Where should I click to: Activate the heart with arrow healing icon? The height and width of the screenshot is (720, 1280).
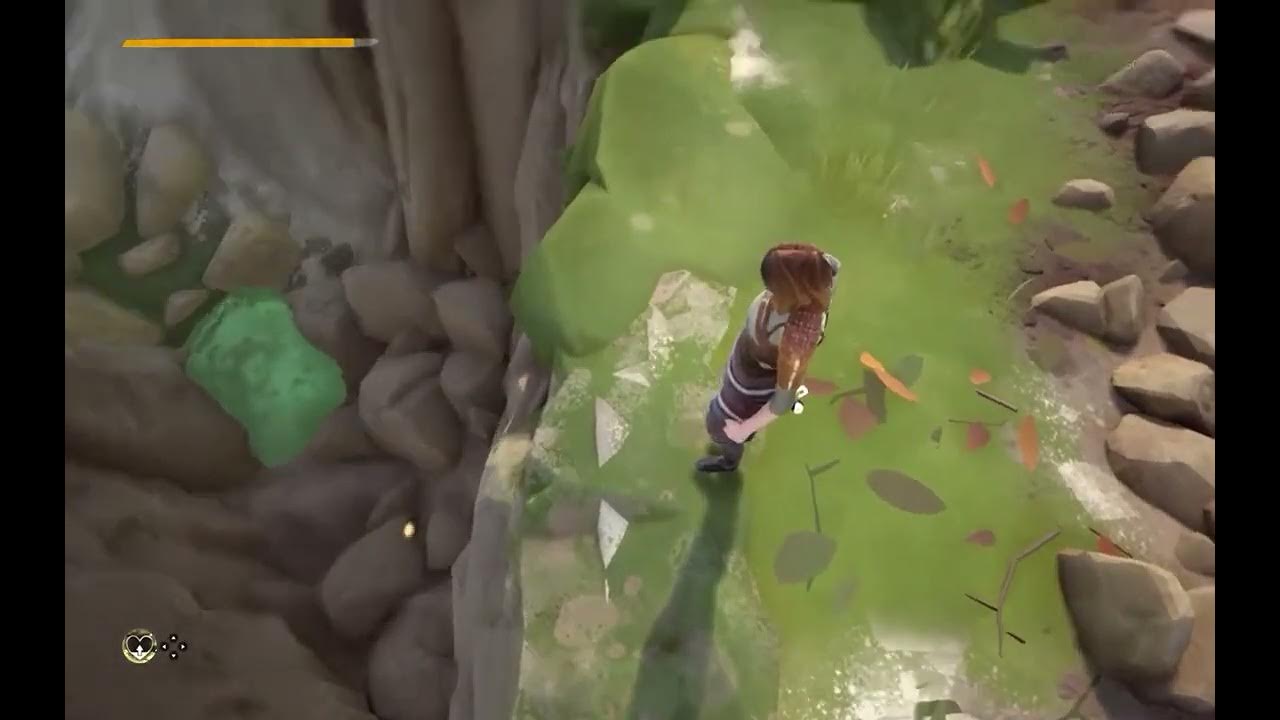pyautogui.click(x=138, y=645)
